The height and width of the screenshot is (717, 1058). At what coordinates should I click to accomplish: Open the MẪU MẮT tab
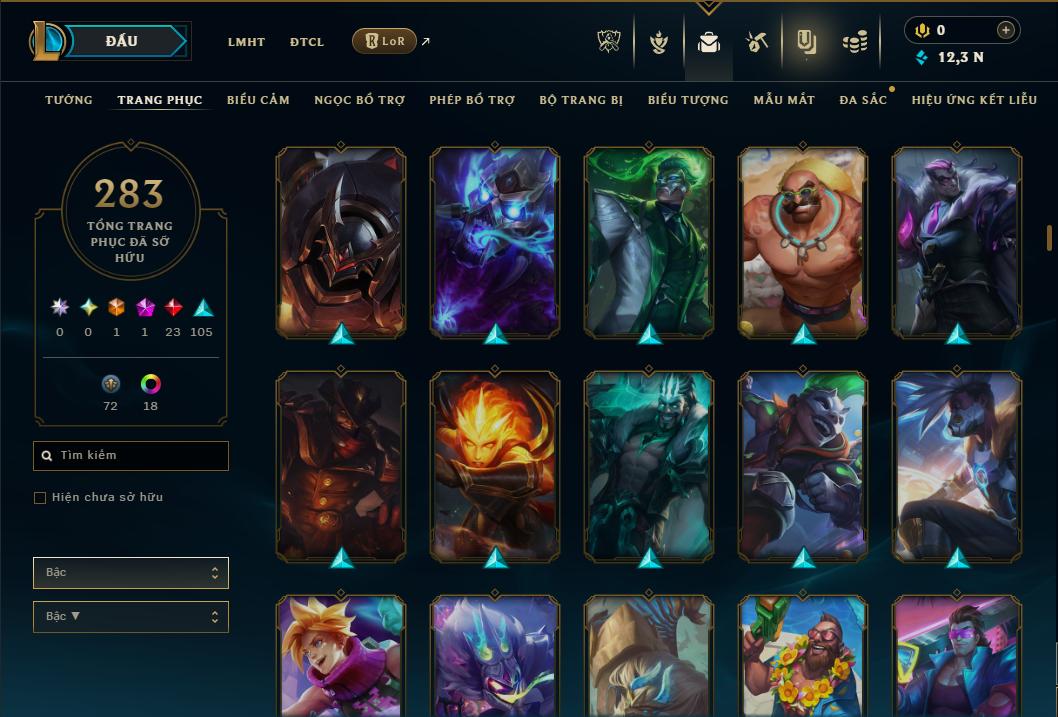click(784, 100)
